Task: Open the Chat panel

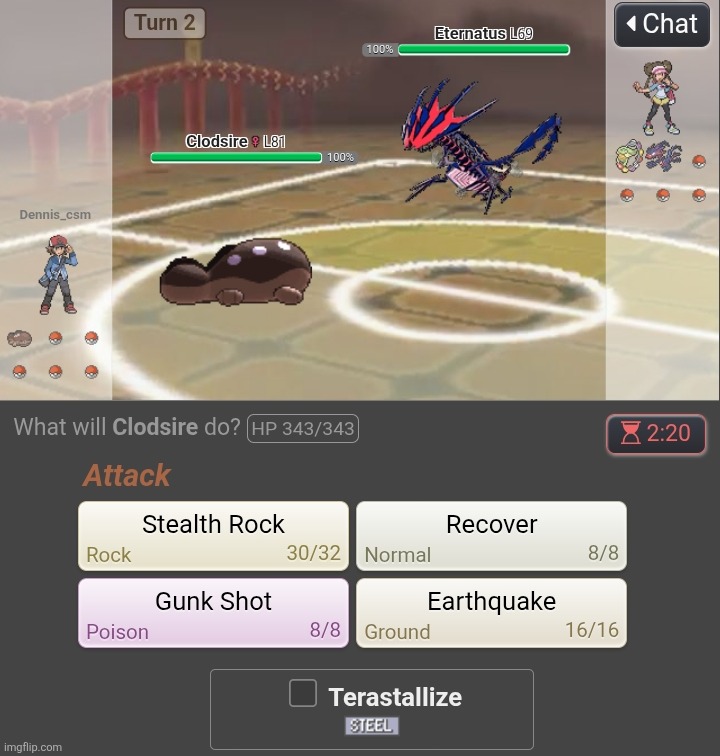Action: 661,24
